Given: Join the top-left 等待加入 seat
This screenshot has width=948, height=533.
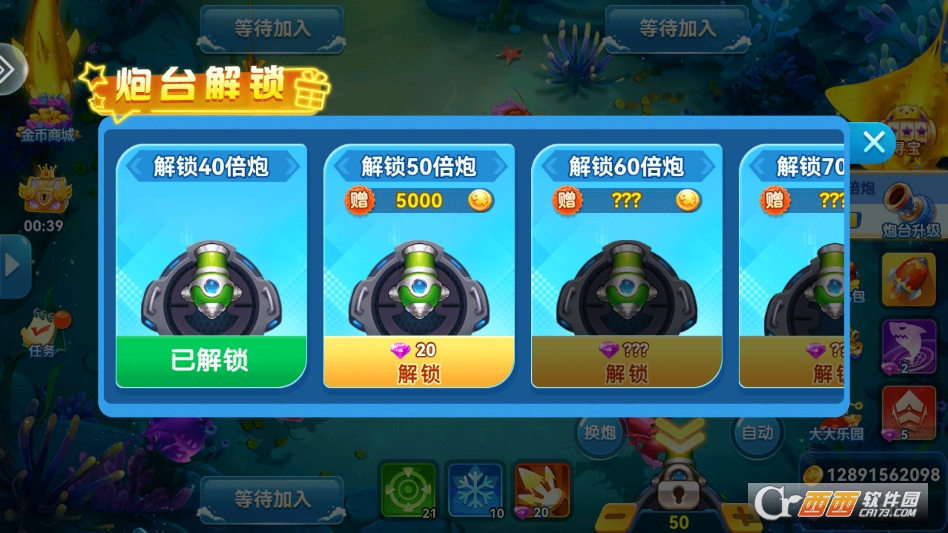Looking at the screenshot, I should pos(272,28).
